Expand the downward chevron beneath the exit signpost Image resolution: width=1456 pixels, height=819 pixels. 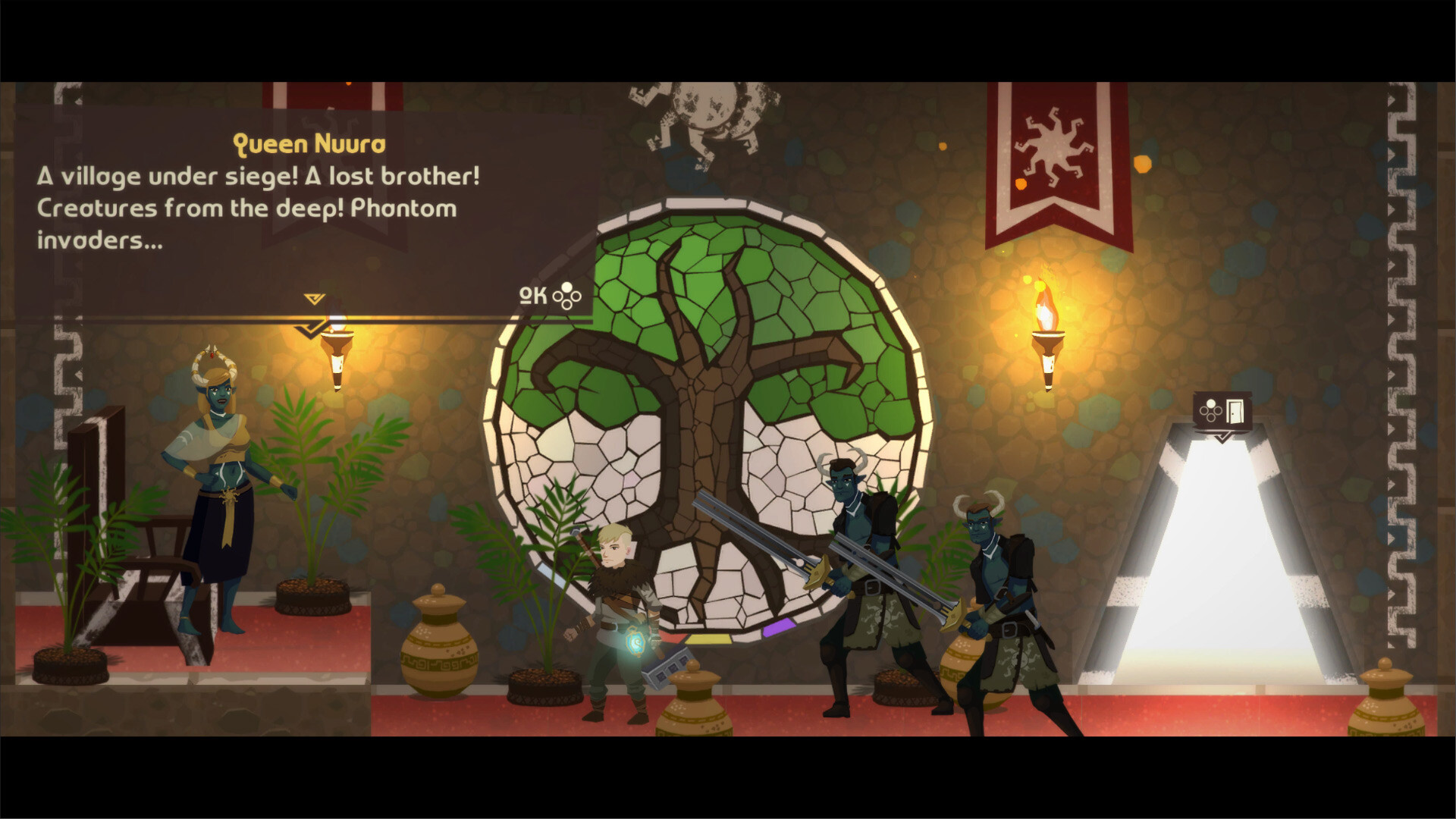point(1221,436)
